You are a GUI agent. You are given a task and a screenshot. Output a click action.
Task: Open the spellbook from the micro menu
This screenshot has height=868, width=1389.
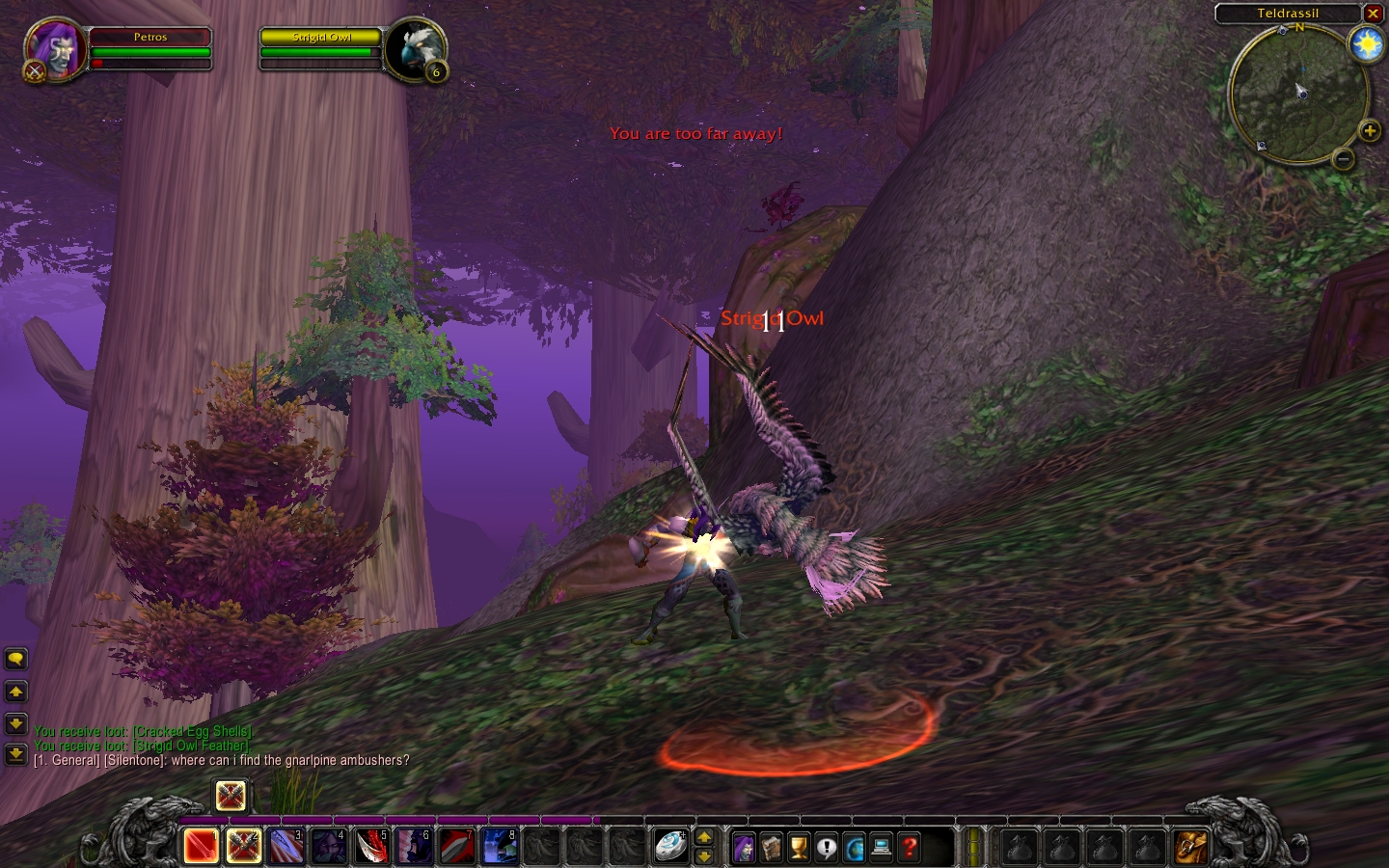tap(772, 848)
